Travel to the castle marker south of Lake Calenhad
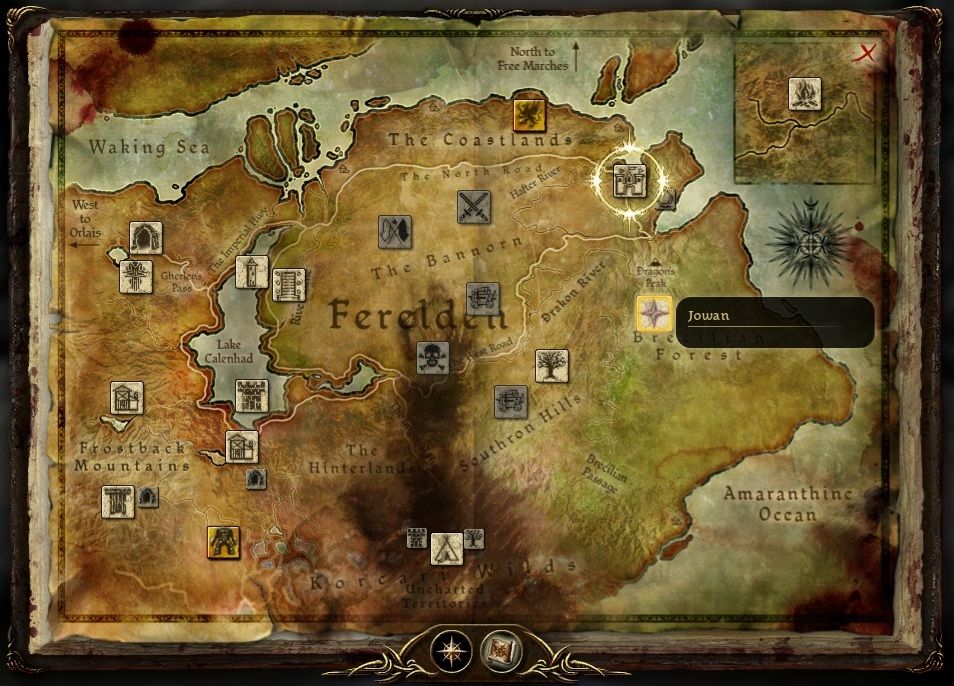 pos(251,396)
